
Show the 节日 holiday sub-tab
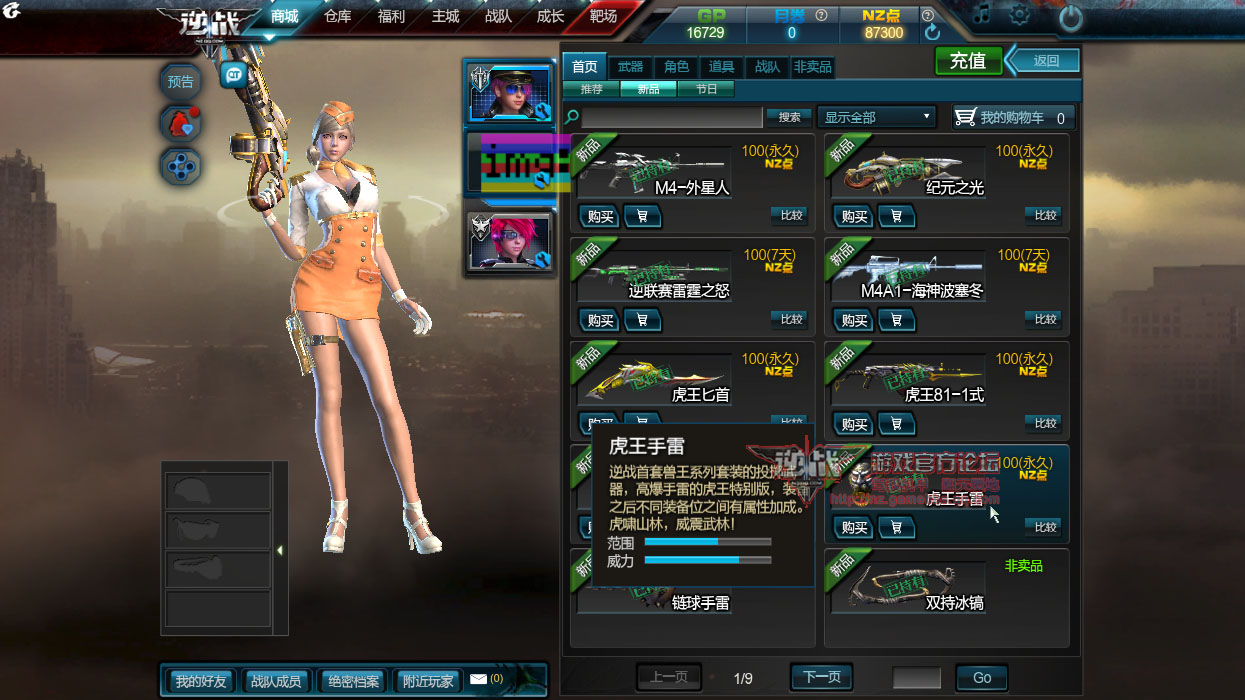point(706,89)
